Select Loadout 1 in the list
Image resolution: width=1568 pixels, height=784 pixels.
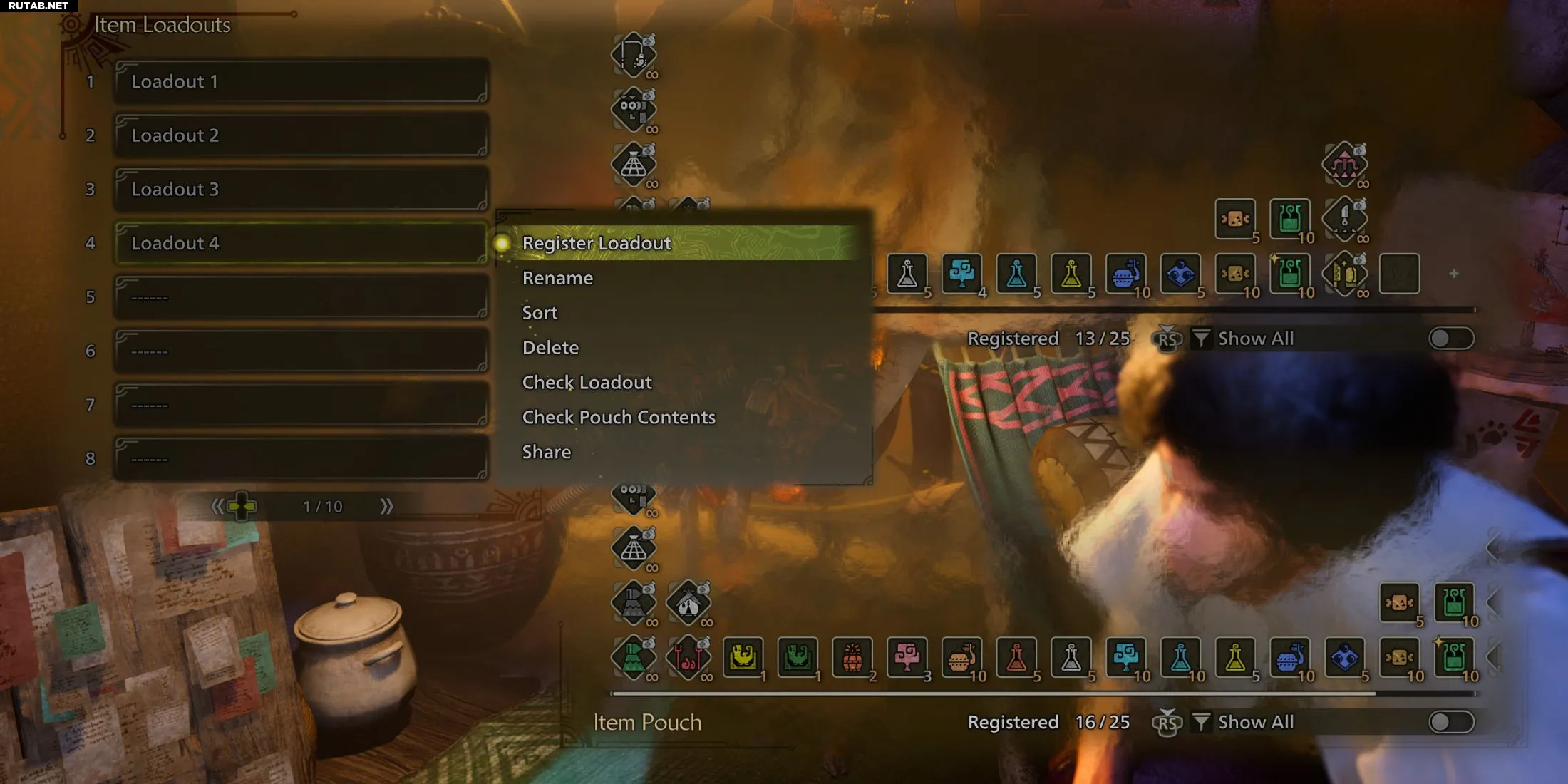[301, 82]
